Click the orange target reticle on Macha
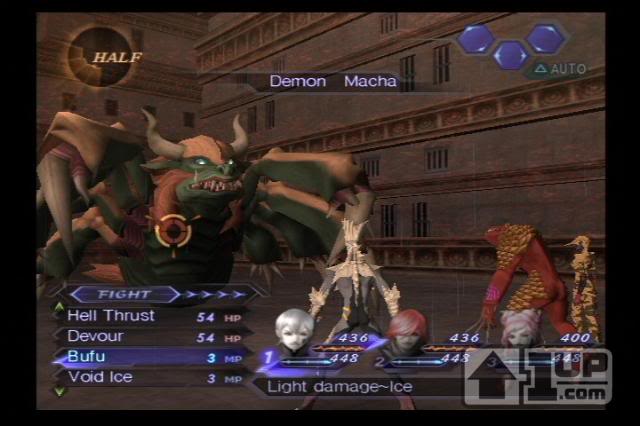640x426 pixels. pyautogui.click(x=173, y=231)
